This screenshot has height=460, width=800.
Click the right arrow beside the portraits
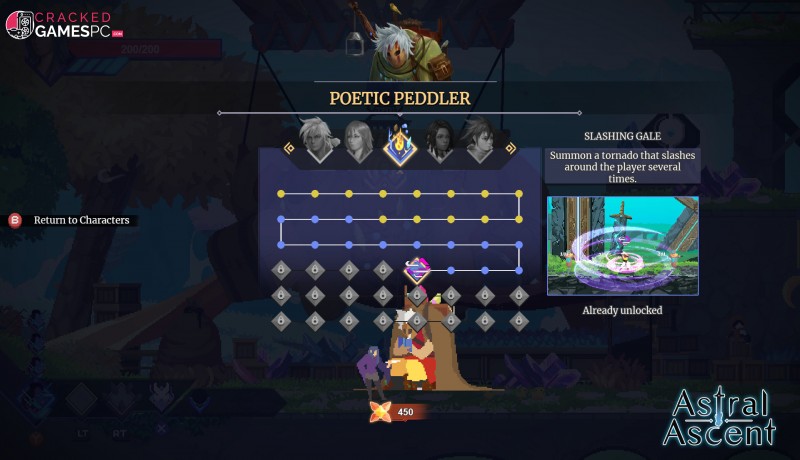point(510,148)
